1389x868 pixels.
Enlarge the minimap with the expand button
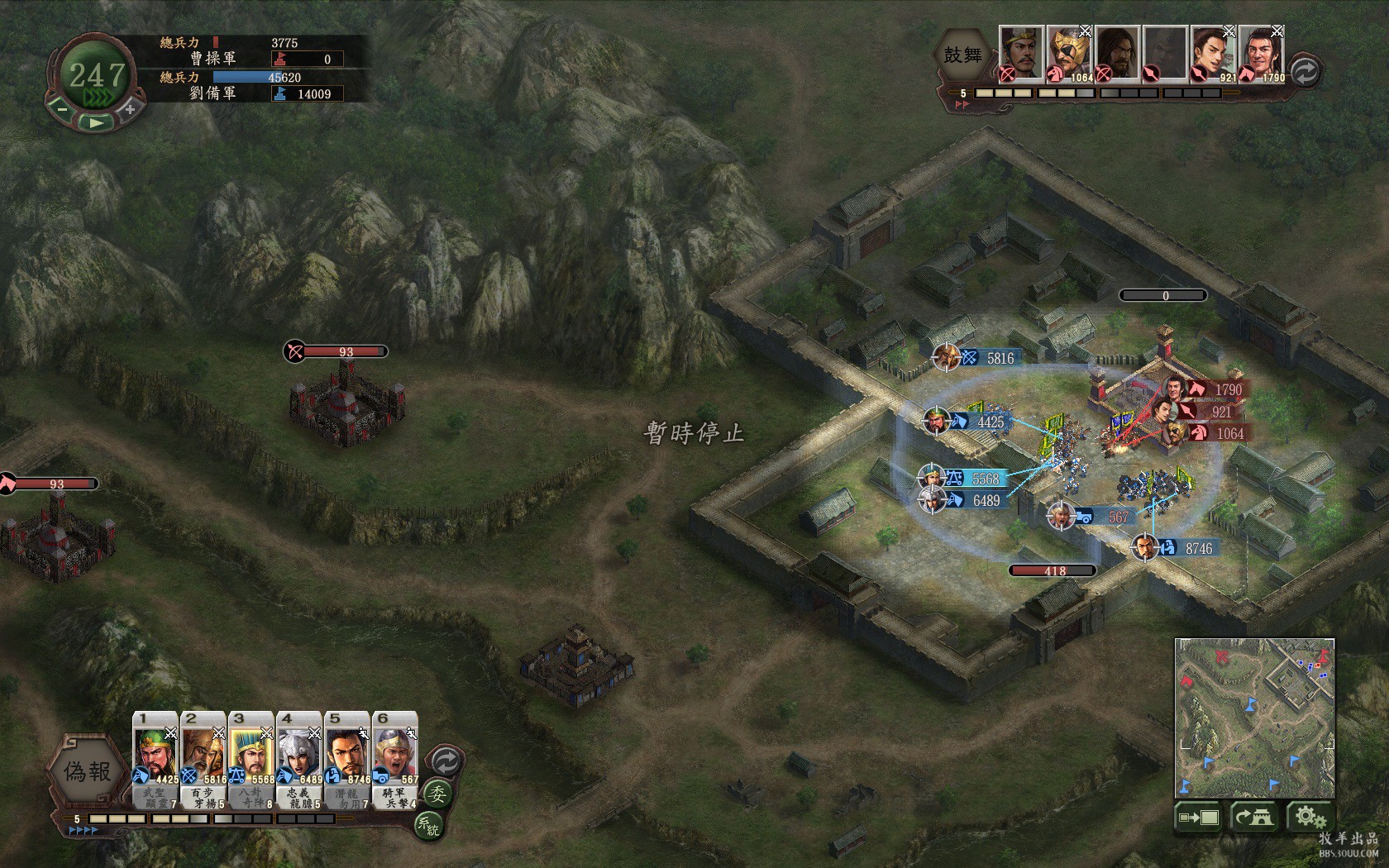click(x=1198, y=818)
